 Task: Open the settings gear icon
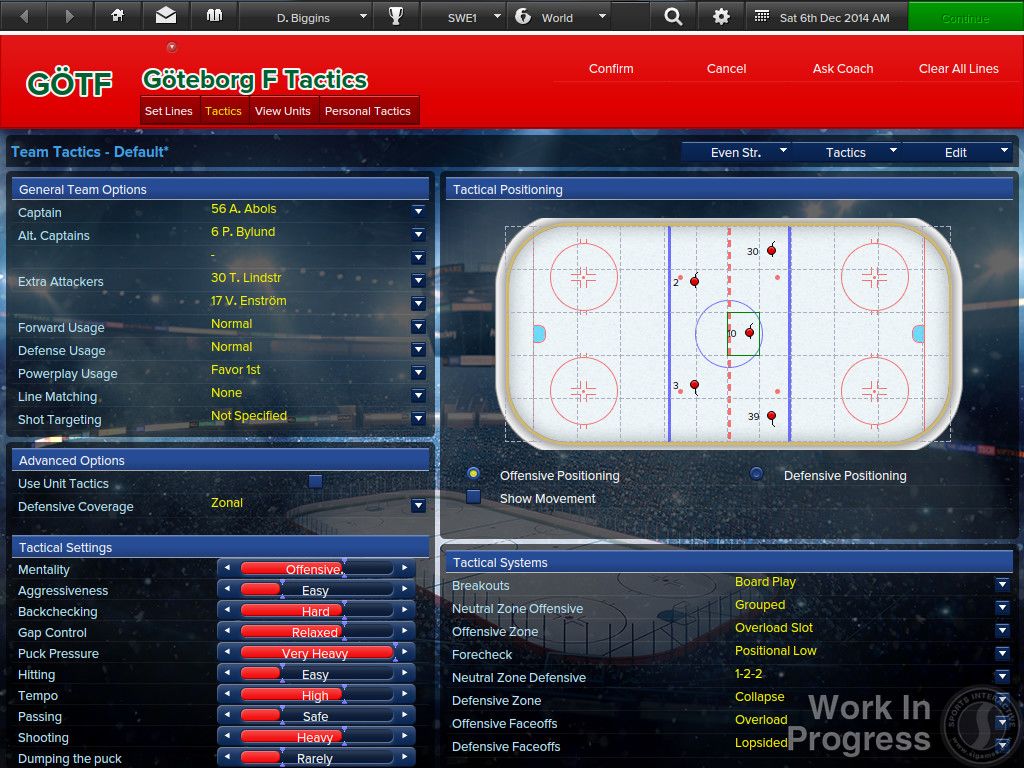tap(721, 17)
